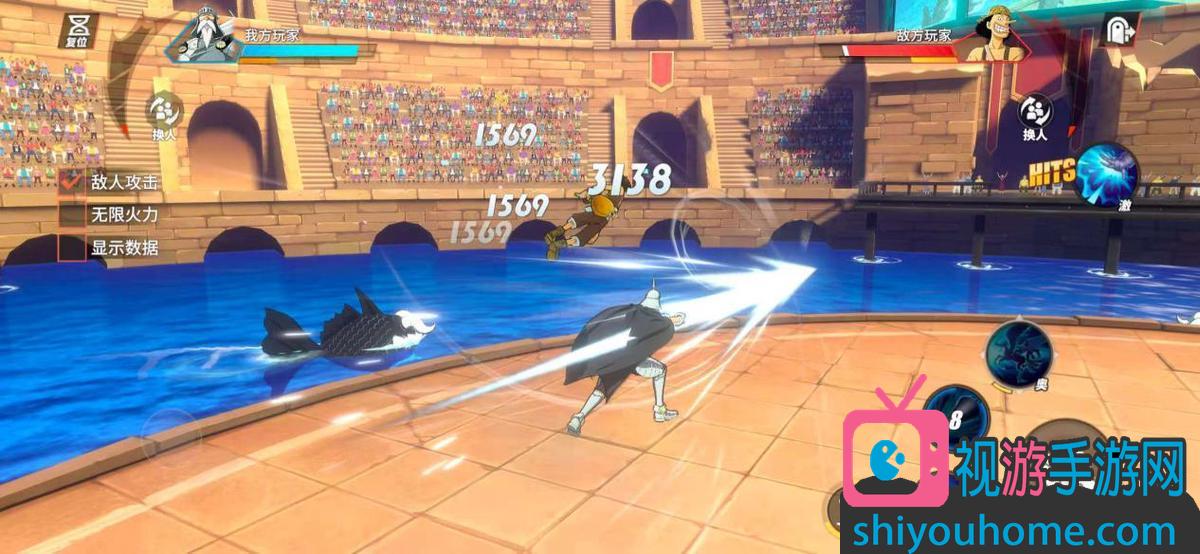The image size is (1200, 554).
Task: Activate the glowing blue 激 skill
Action: (x=1105, y=173)
